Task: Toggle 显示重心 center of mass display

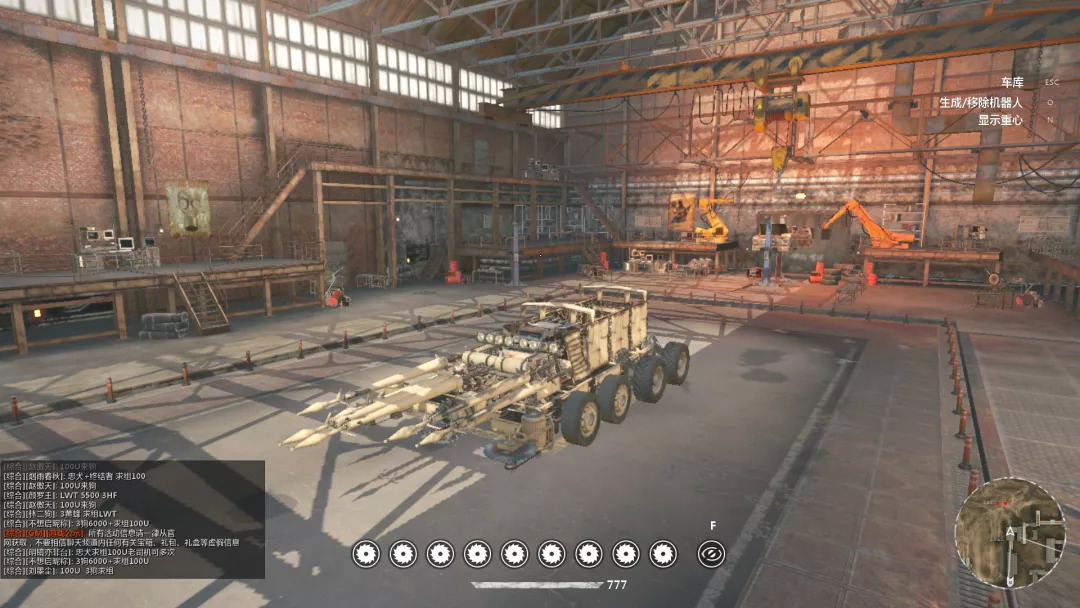Action: [x=1000, y=120]
